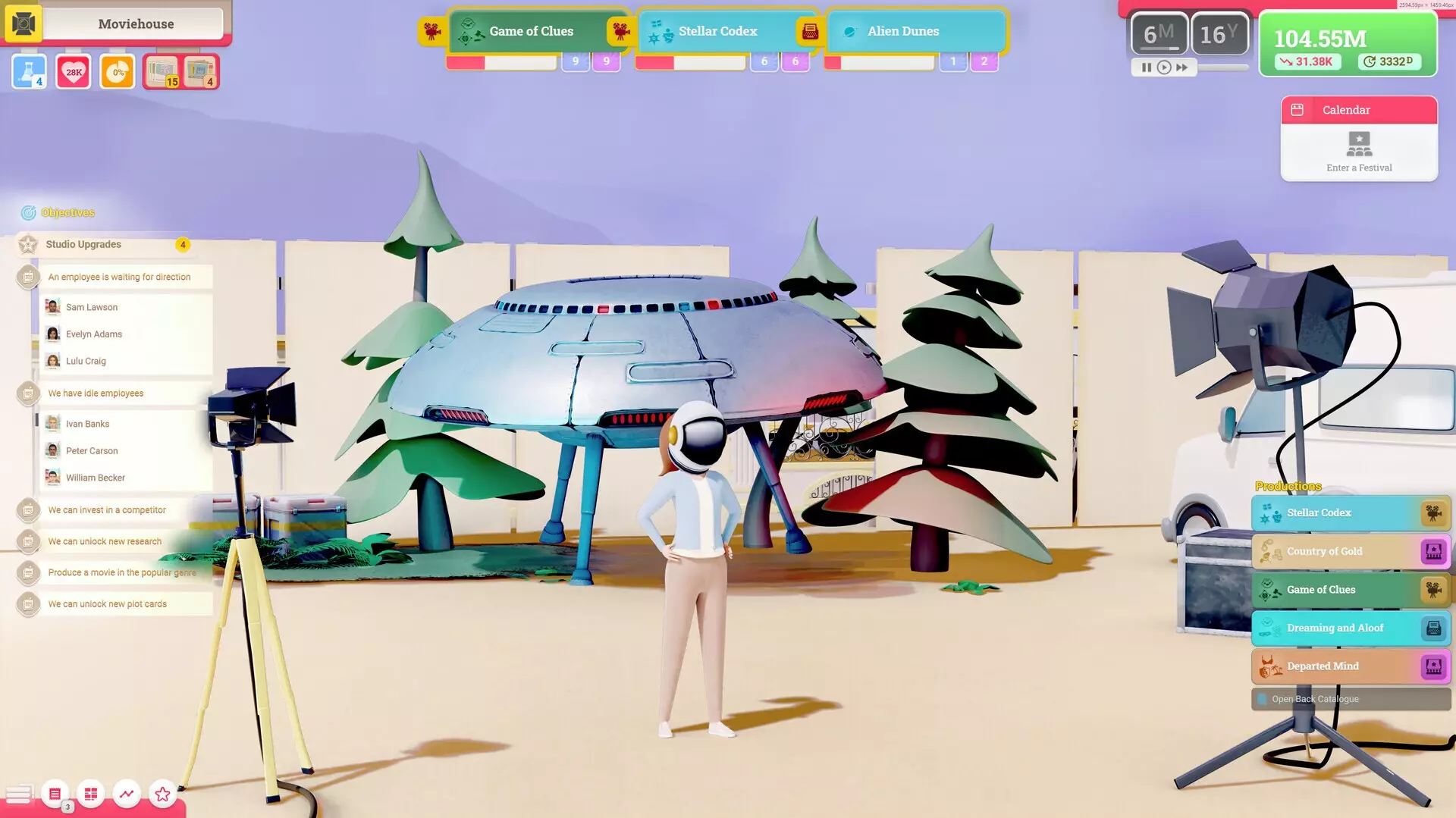Image resolution: width=1456 pixels, height=818 pixels.
Task: Select employee Sam Lawson awaiting direction
Action: click(91, 306)
